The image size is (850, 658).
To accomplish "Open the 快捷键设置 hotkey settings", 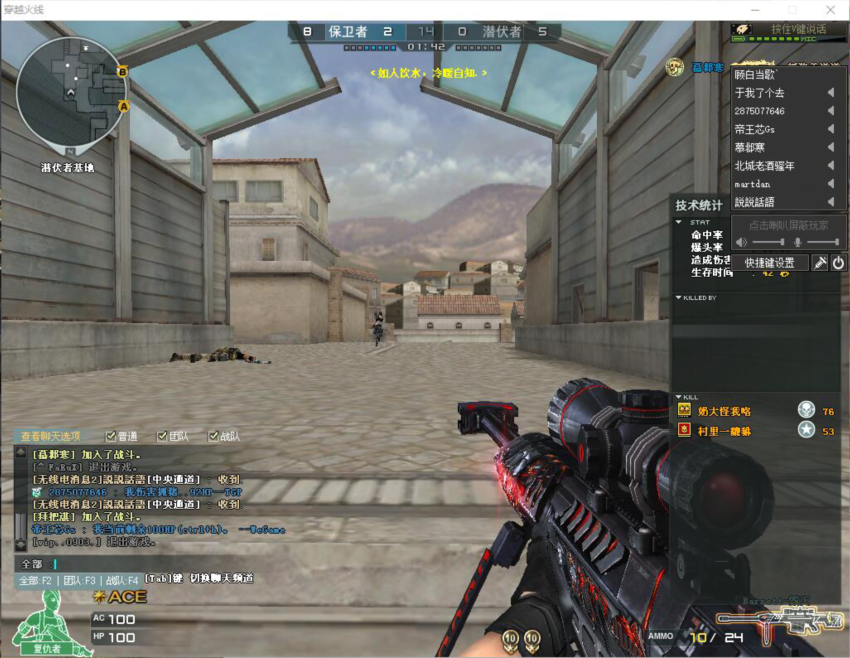I will (x=769, y=263).
